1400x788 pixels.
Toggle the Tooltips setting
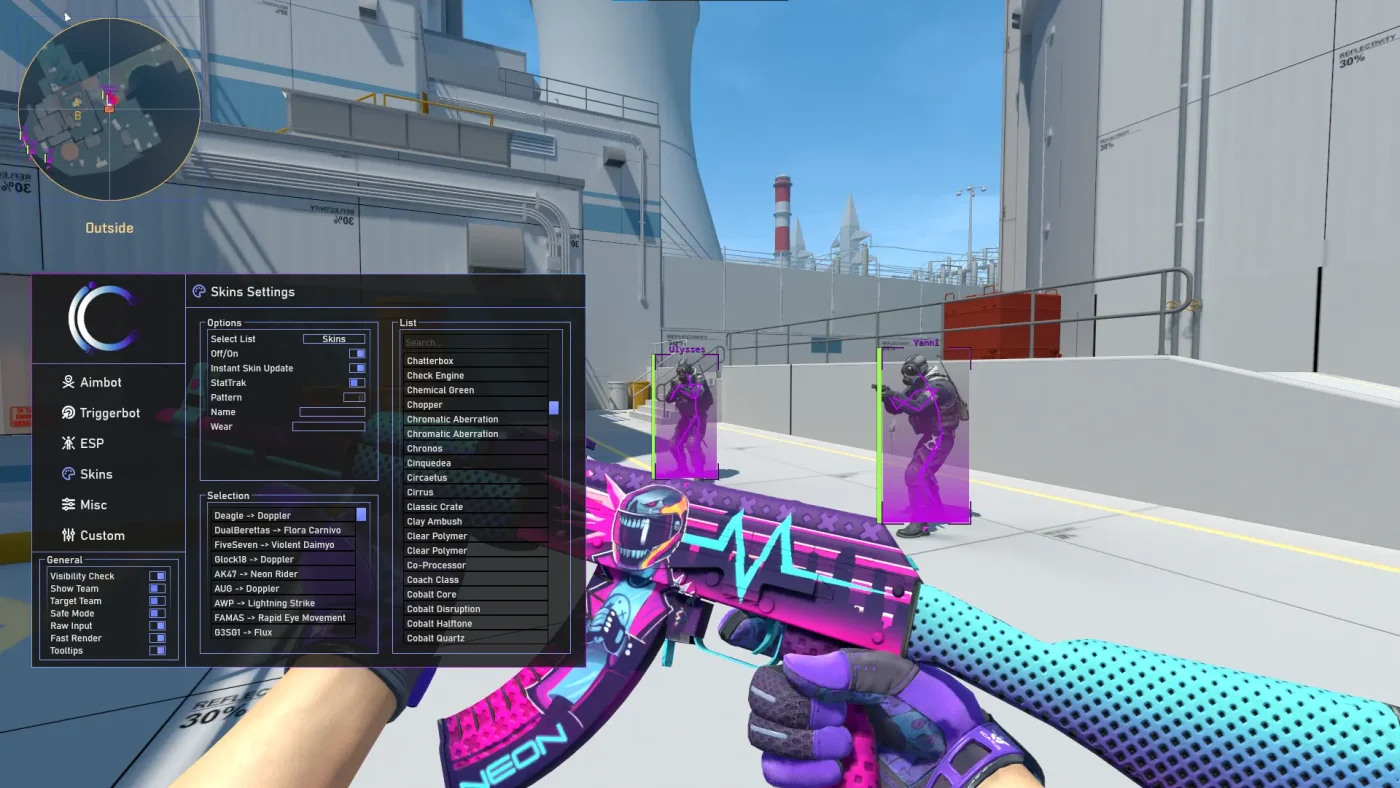pyautogui.click(x=157, y=650)
